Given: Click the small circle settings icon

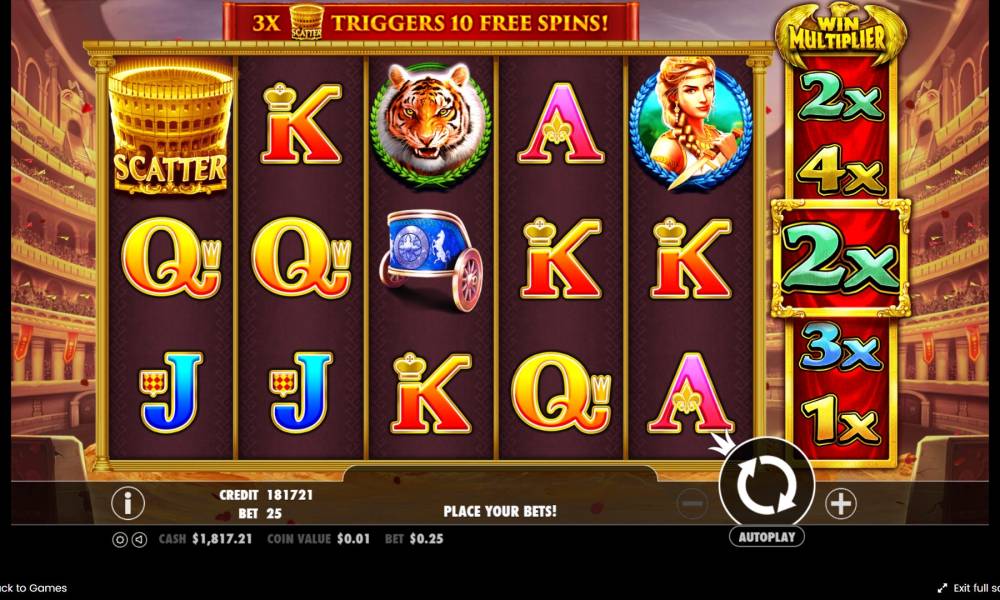Looking at the screenshot, I should coord(120,539).
